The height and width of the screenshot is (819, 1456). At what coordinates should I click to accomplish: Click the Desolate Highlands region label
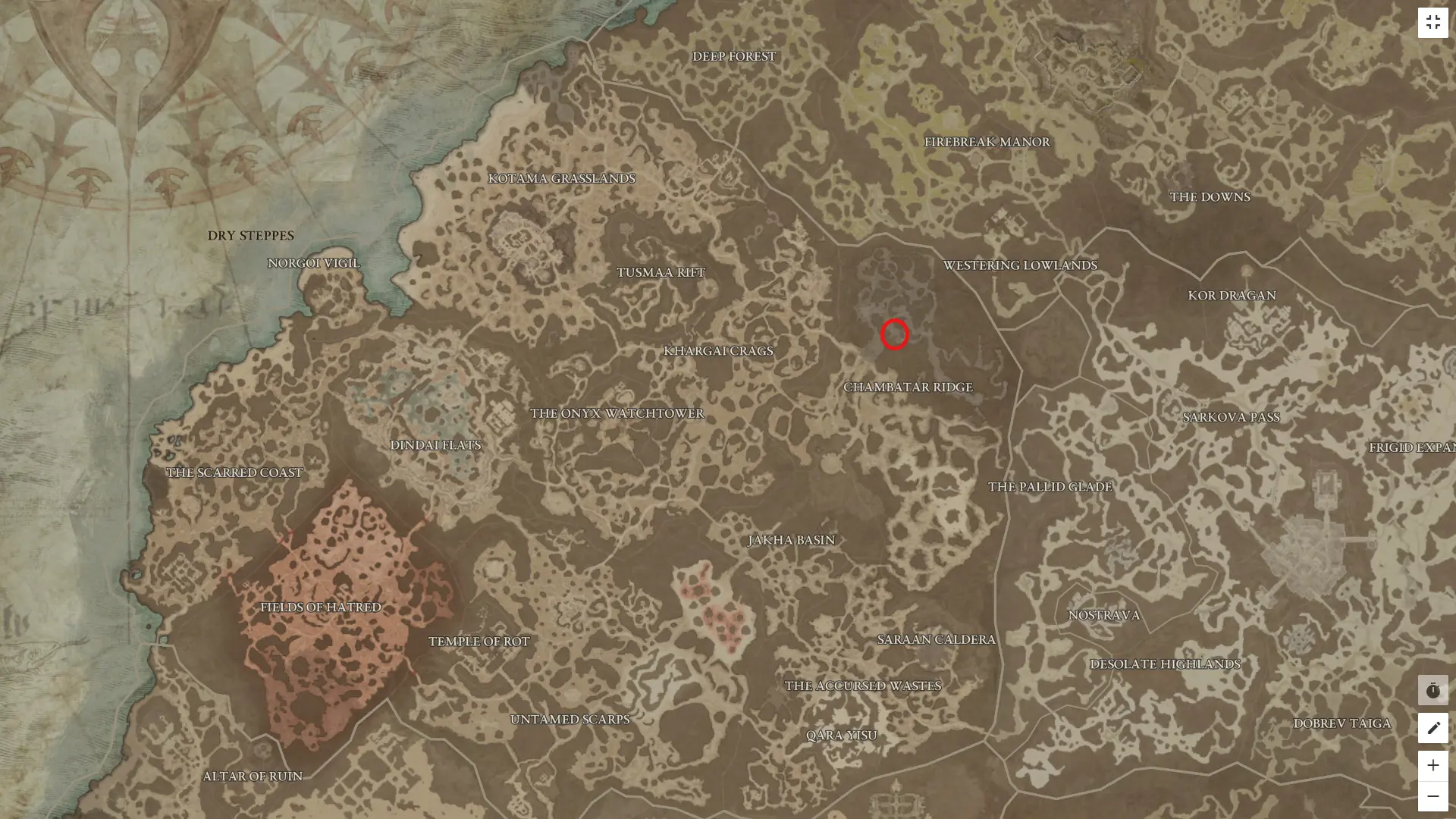(x=1165, y=663)
